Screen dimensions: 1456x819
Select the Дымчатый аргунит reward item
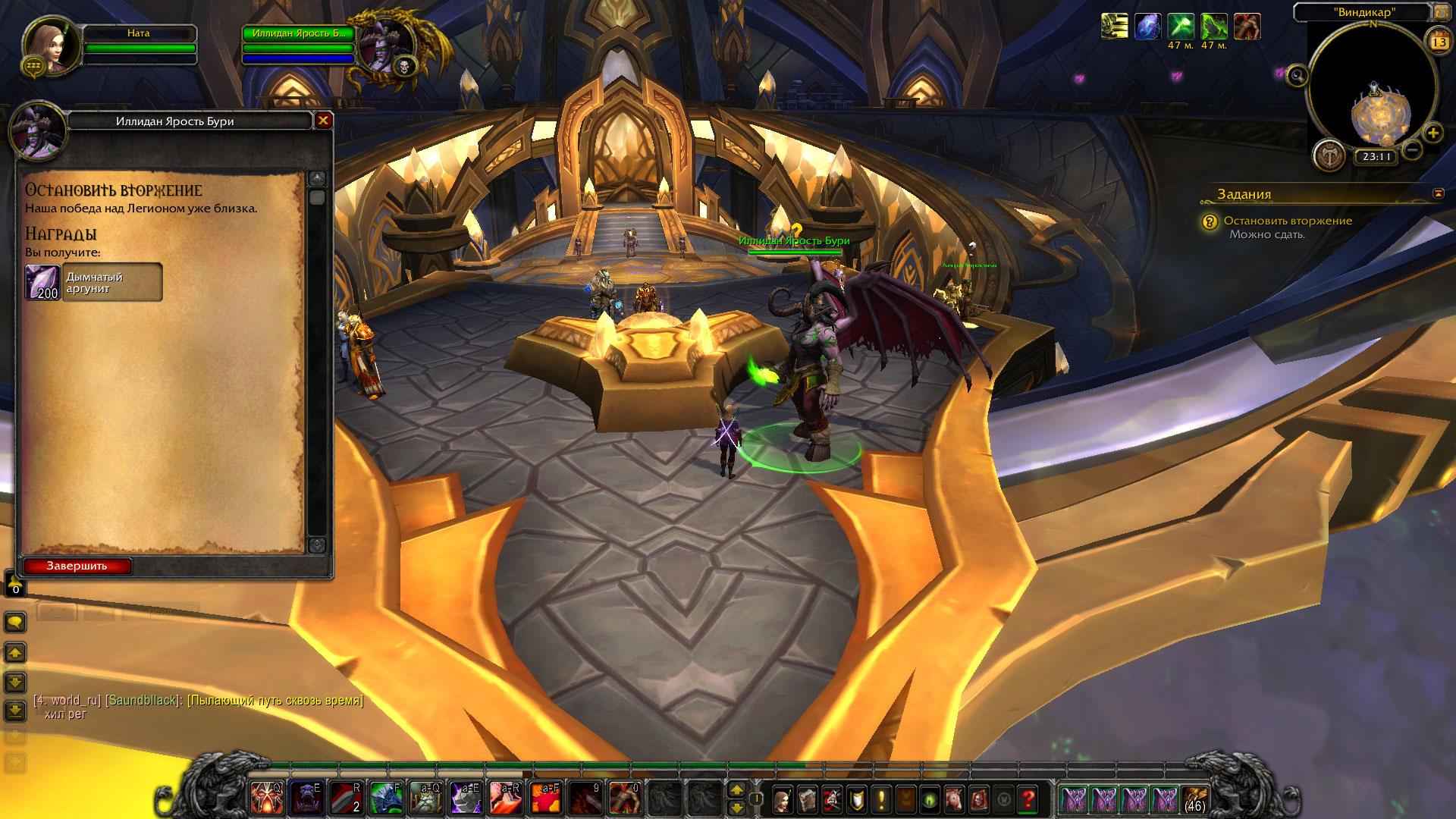pos(94,283)
